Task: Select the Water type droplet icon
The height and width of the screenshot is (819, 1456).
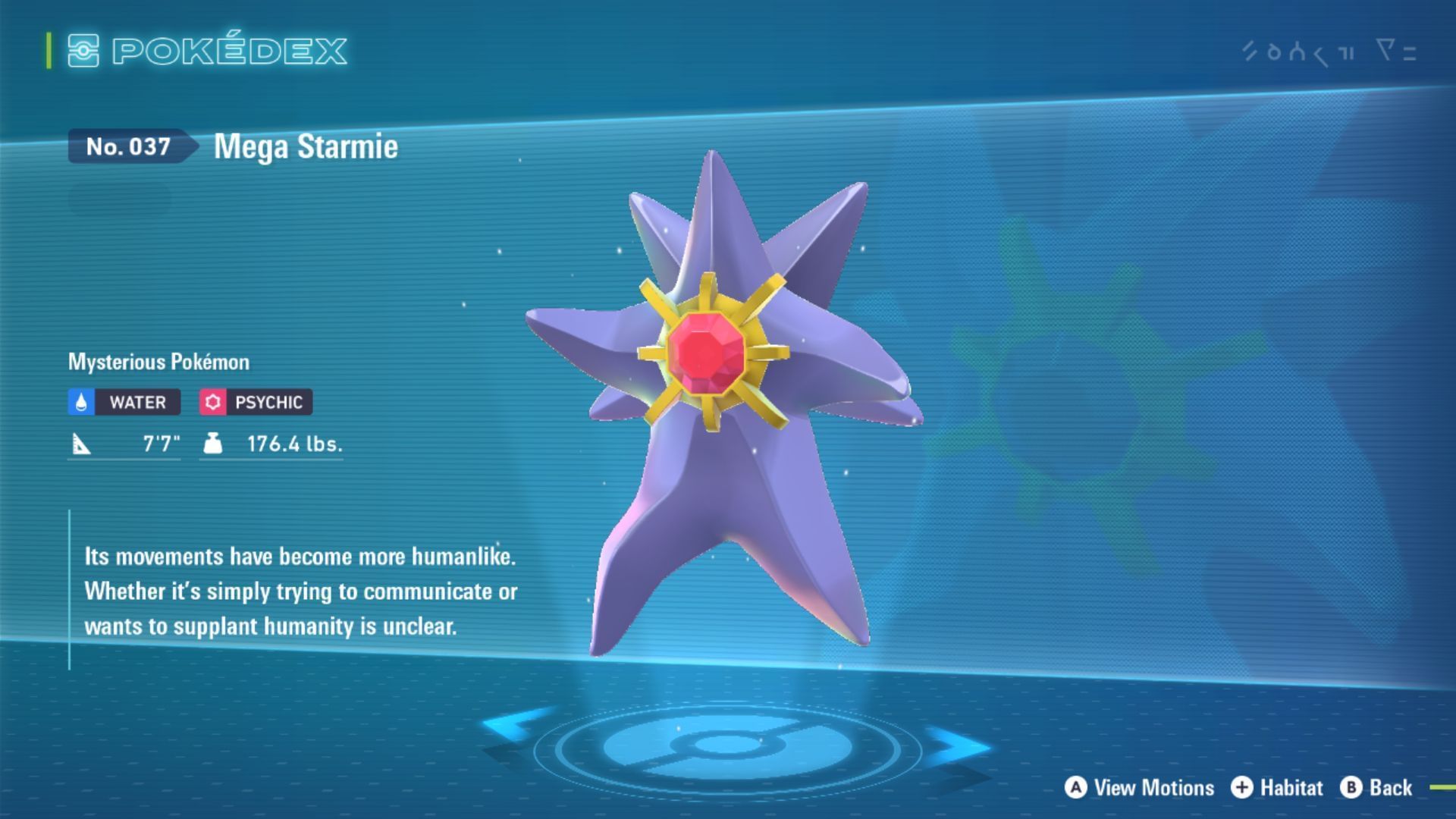Action: pyautogui.click(x=80, y=402)
